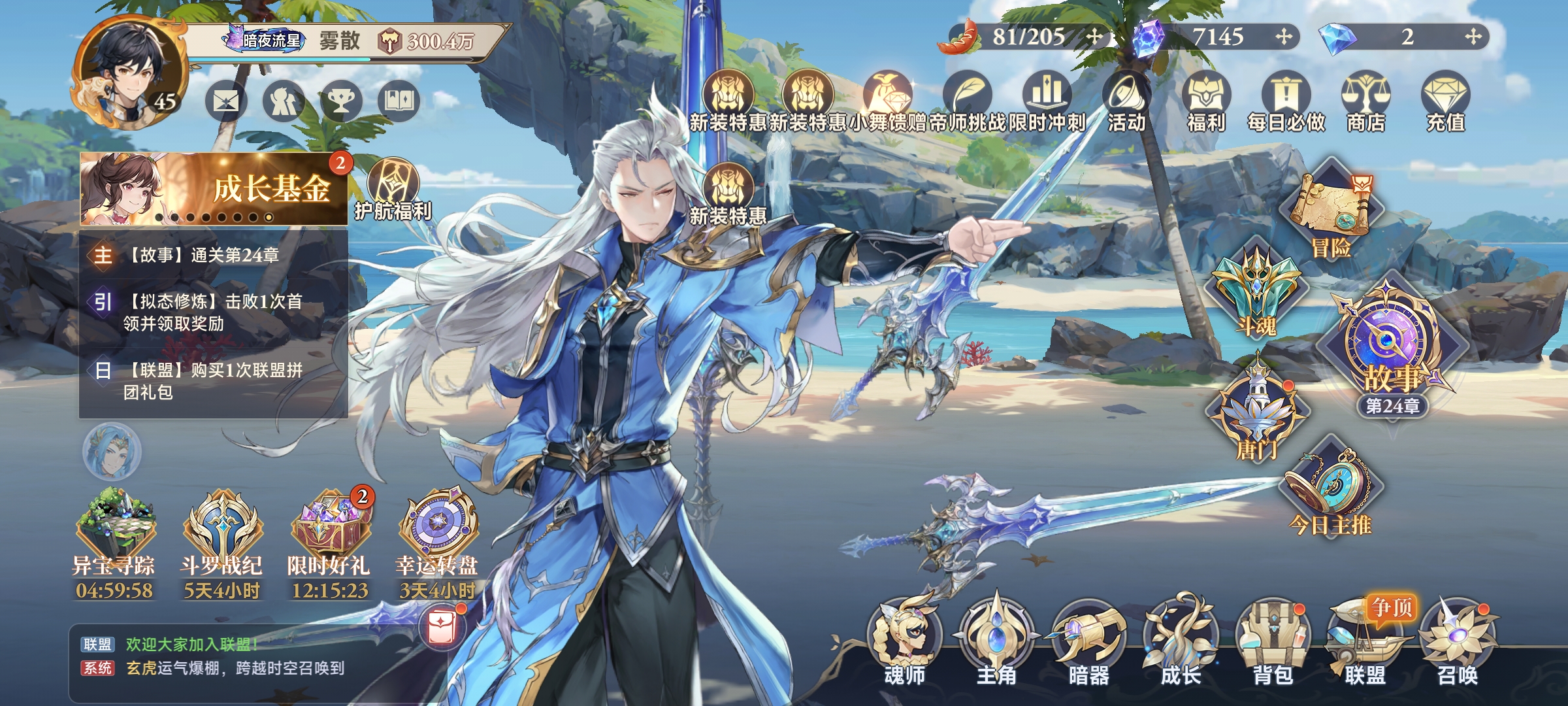Screen dimensions: 1568x706
Task: Open the 成长基金 banner
Action: point(214,189)
